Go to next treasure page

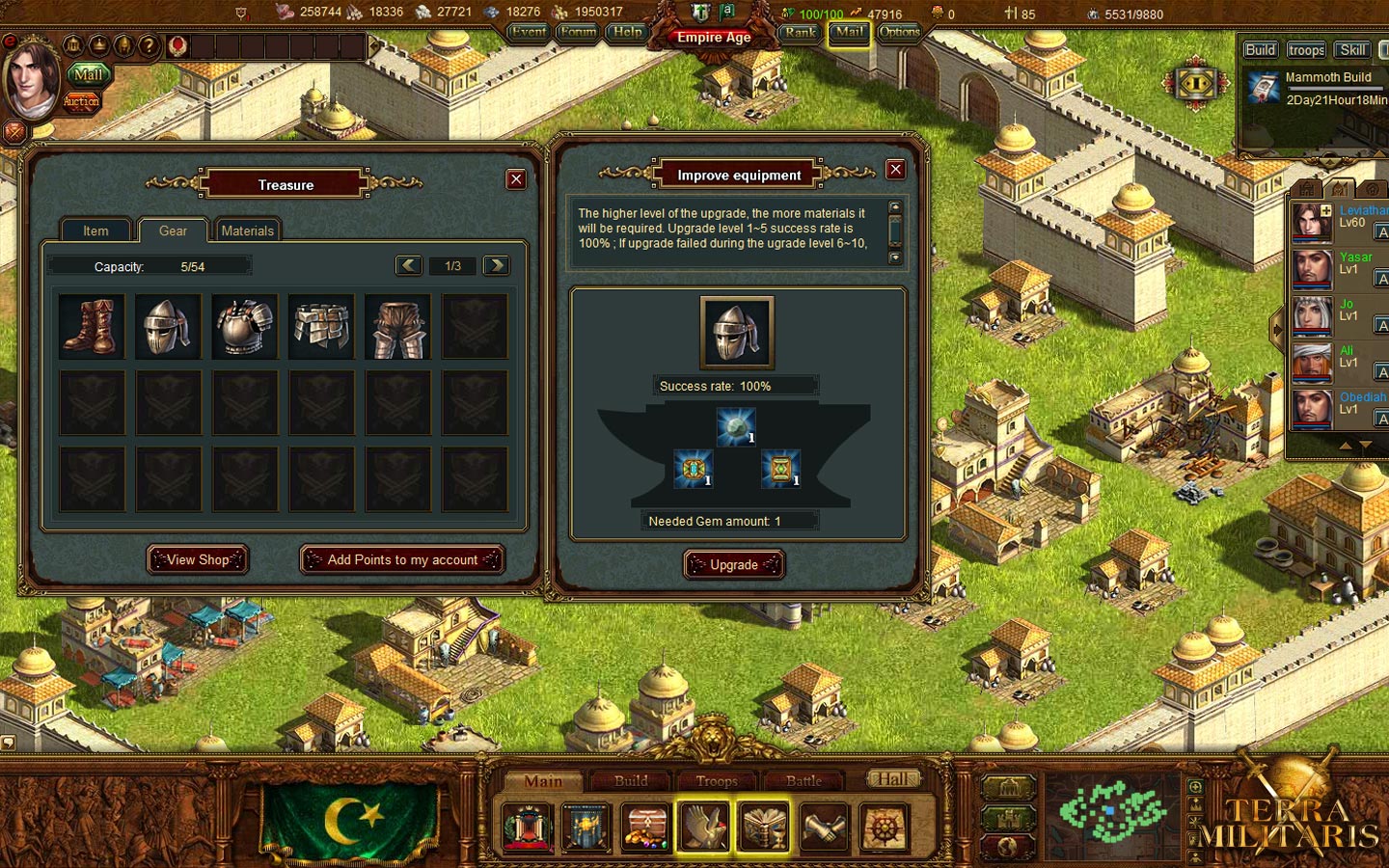click(x=496, y=265)
